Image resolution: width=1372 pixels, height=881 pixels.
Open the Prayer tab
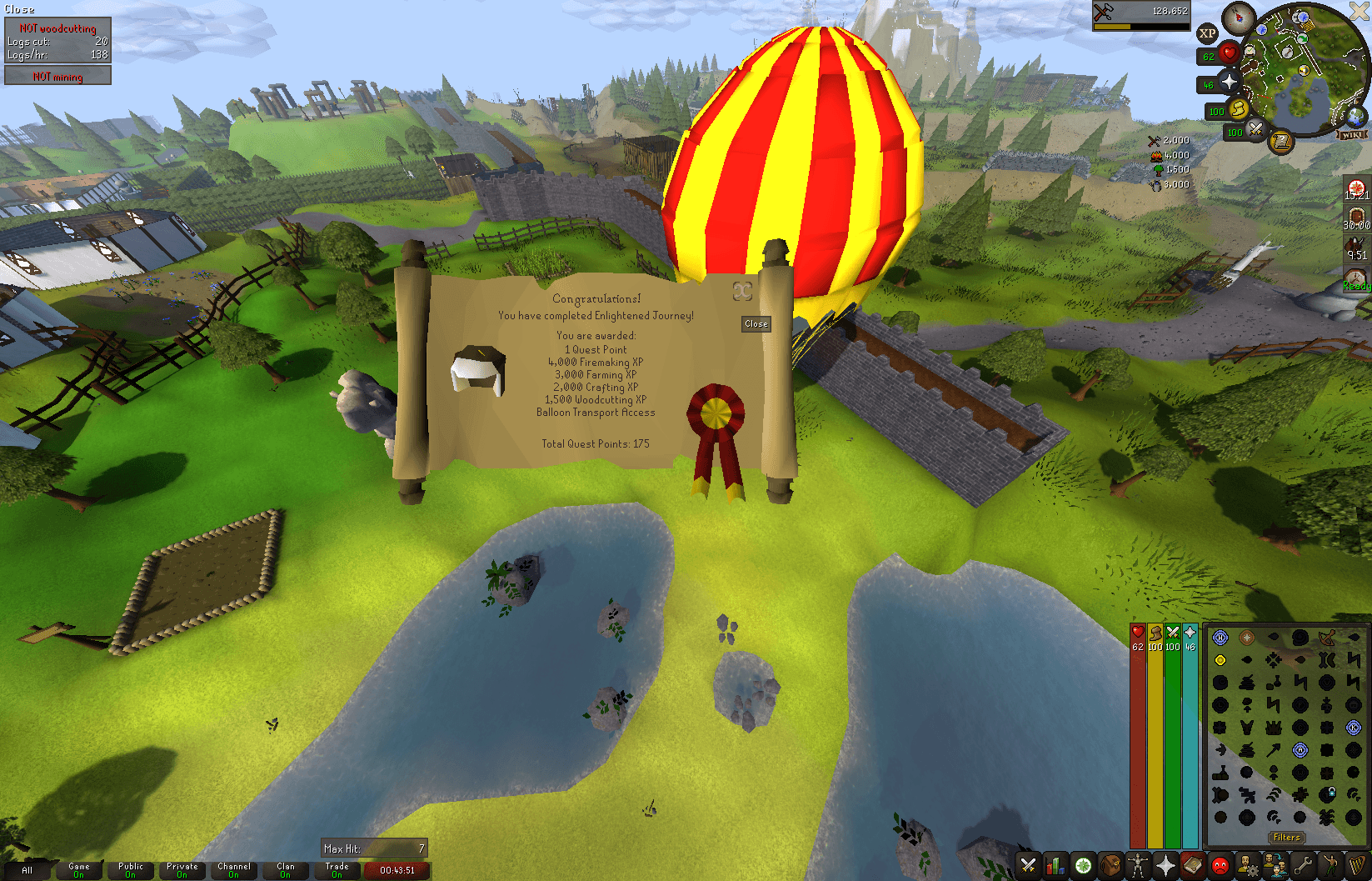[1165, 865]
